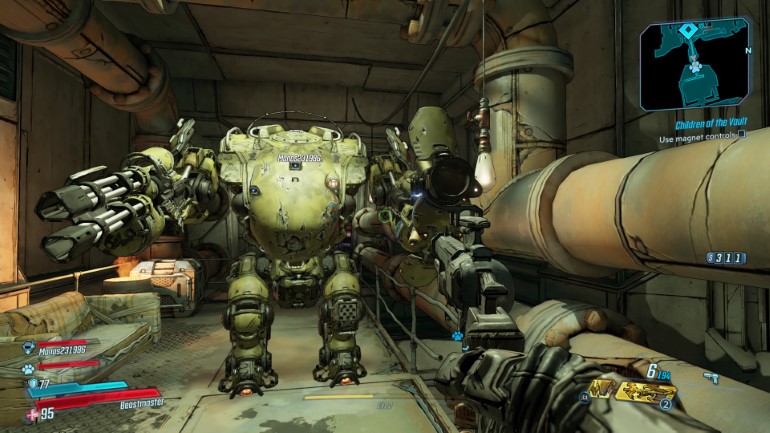Select the Children of the Vault quest title
770x433 pixels.
pos(709,124)
